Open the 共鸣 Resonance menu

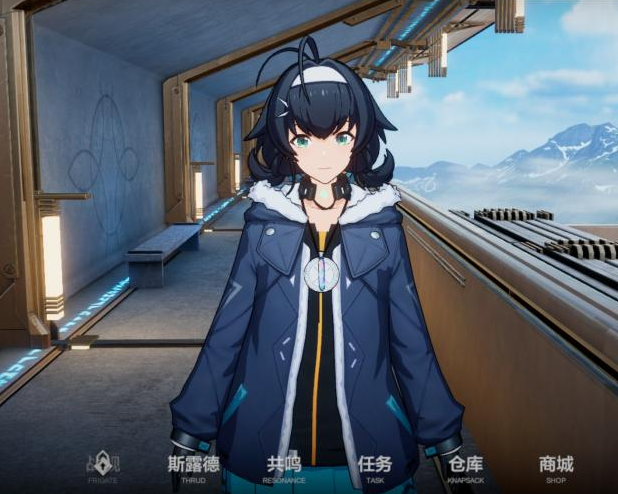(284, 467)
